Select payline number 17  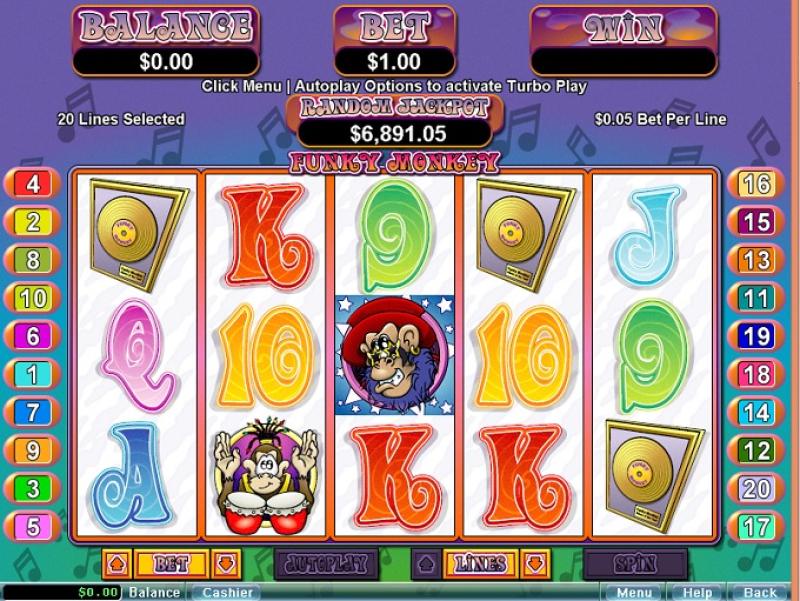[x=758, y=526]
